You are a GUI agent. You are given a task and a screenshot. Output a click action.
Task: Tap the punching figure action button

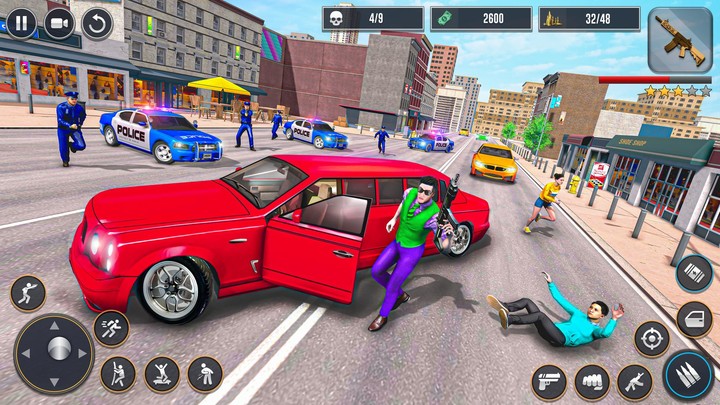[28, 293]
